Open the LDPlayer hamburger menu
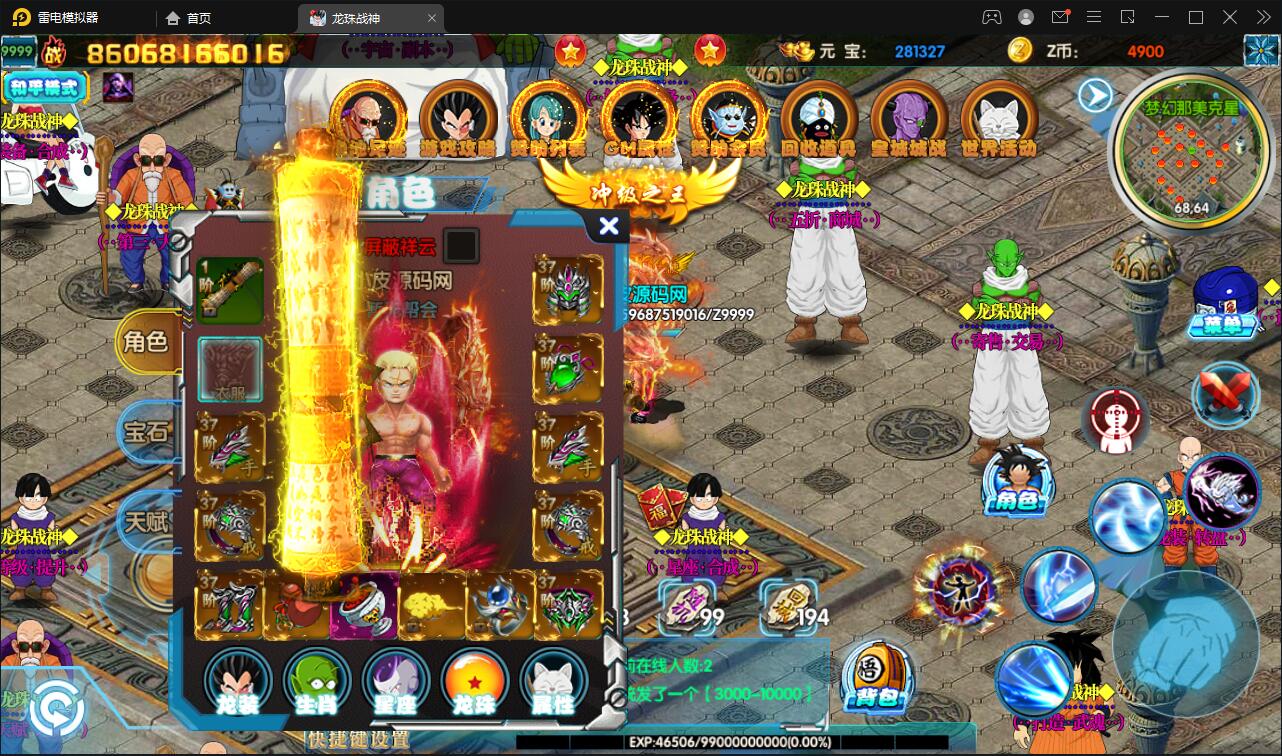Viewport: 1282px width, 756px height. 1094,17
